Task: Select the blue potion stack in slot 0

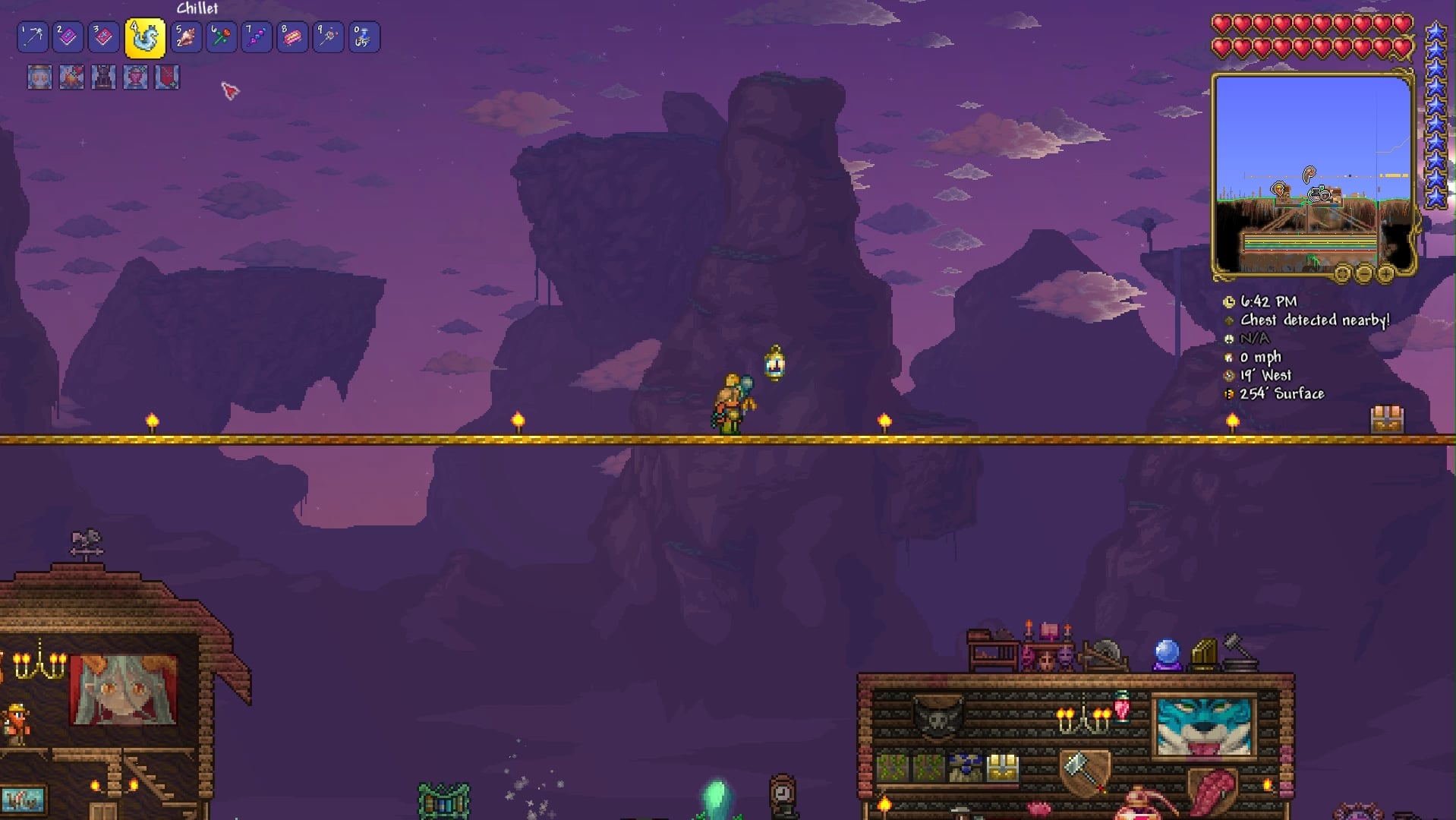Action: click(364, 36)
